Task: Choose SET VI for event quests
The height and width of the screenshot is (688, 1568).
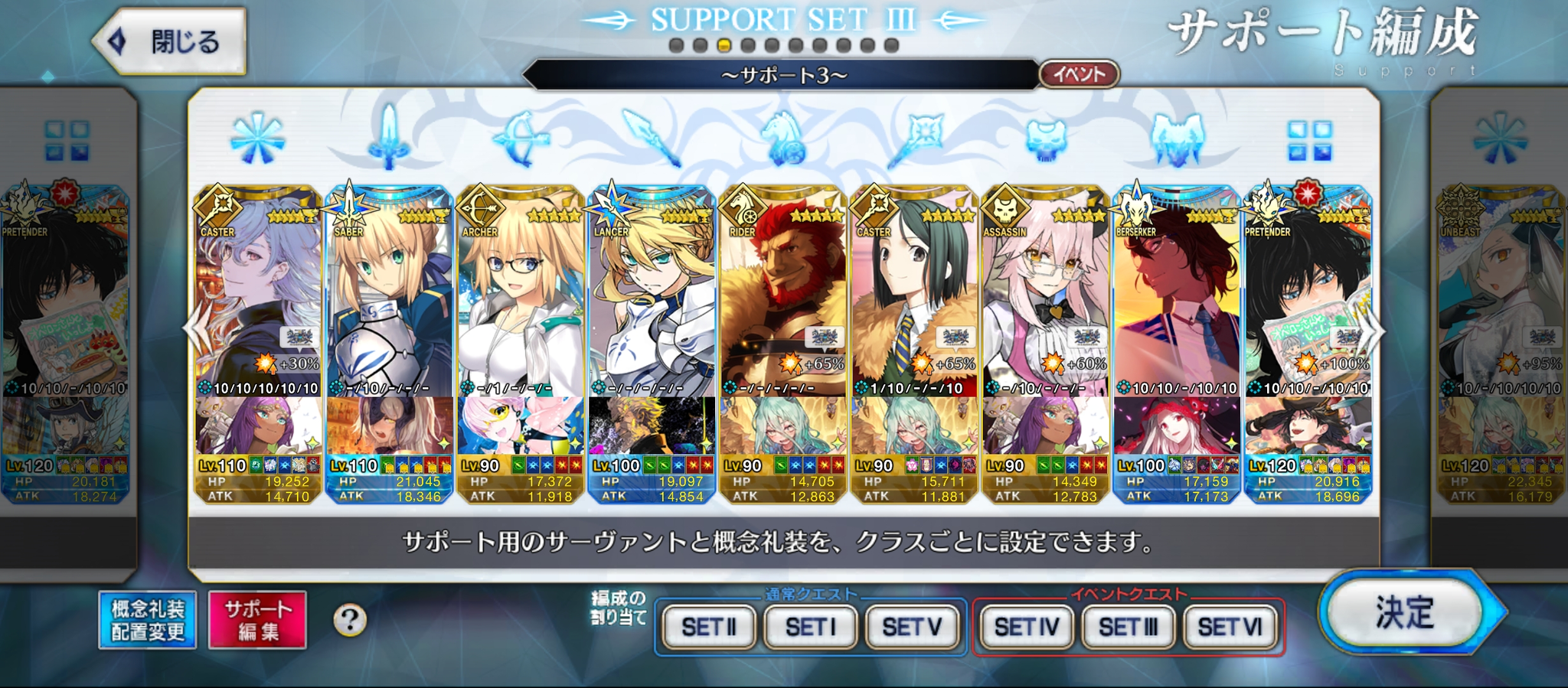Action: pyautogui.click(x=1230, y=628)
